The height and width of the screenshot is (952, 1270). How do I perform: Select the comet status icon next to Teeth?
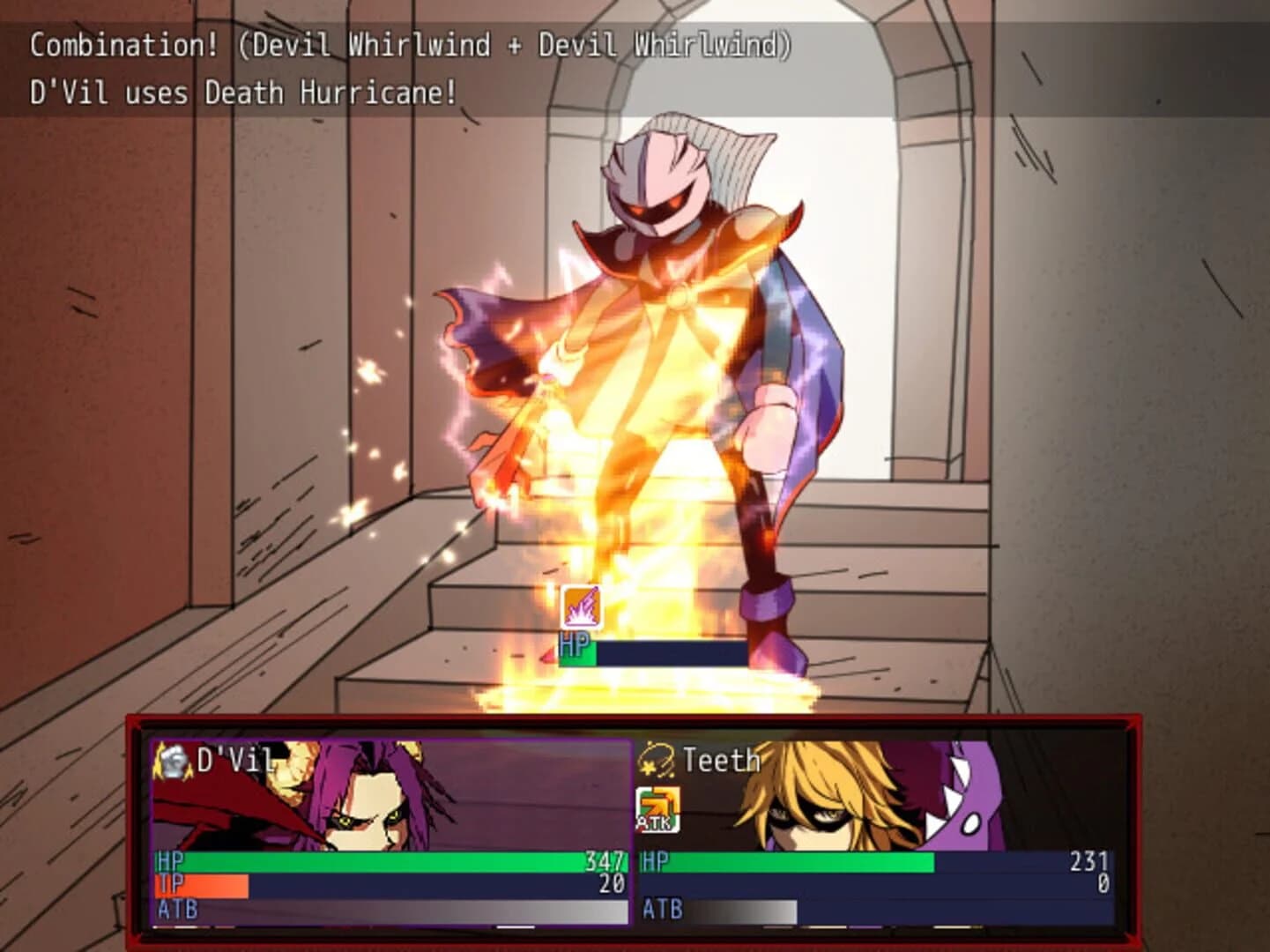[657, 759]
